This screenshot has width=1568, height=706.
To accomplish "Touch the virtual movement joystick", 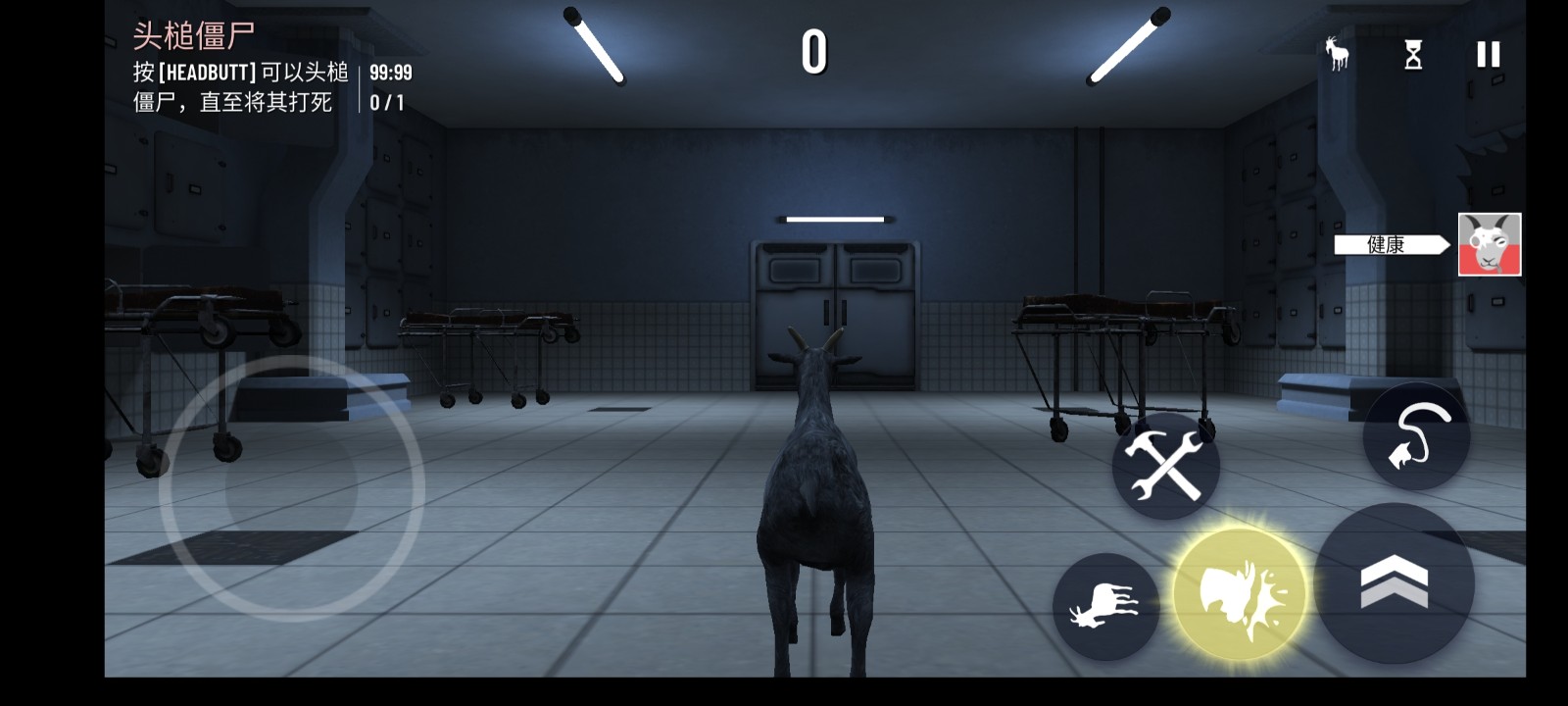I will 291,487.
